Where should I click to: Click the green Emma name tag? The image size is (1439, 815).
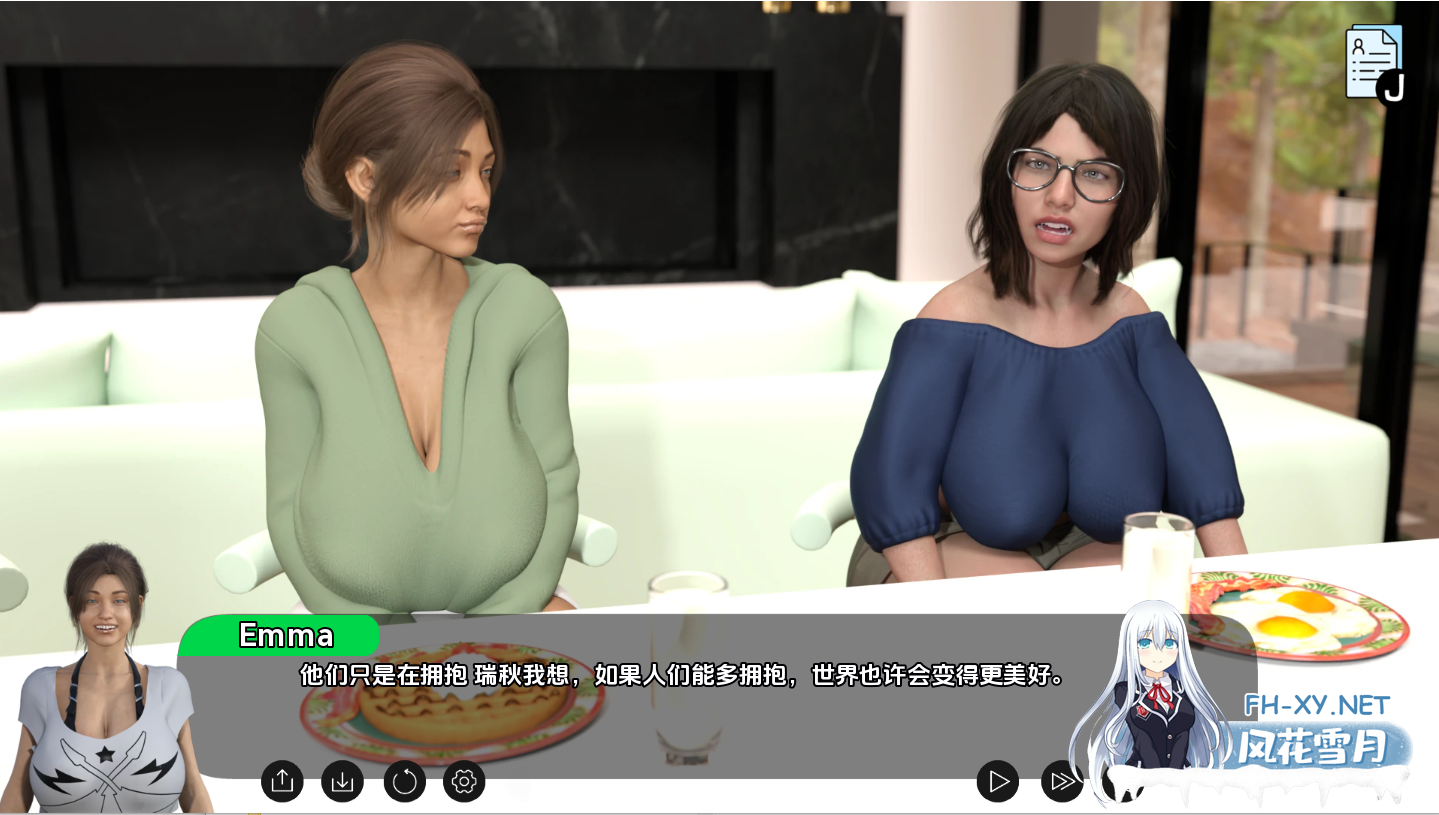tap(283, 635)
